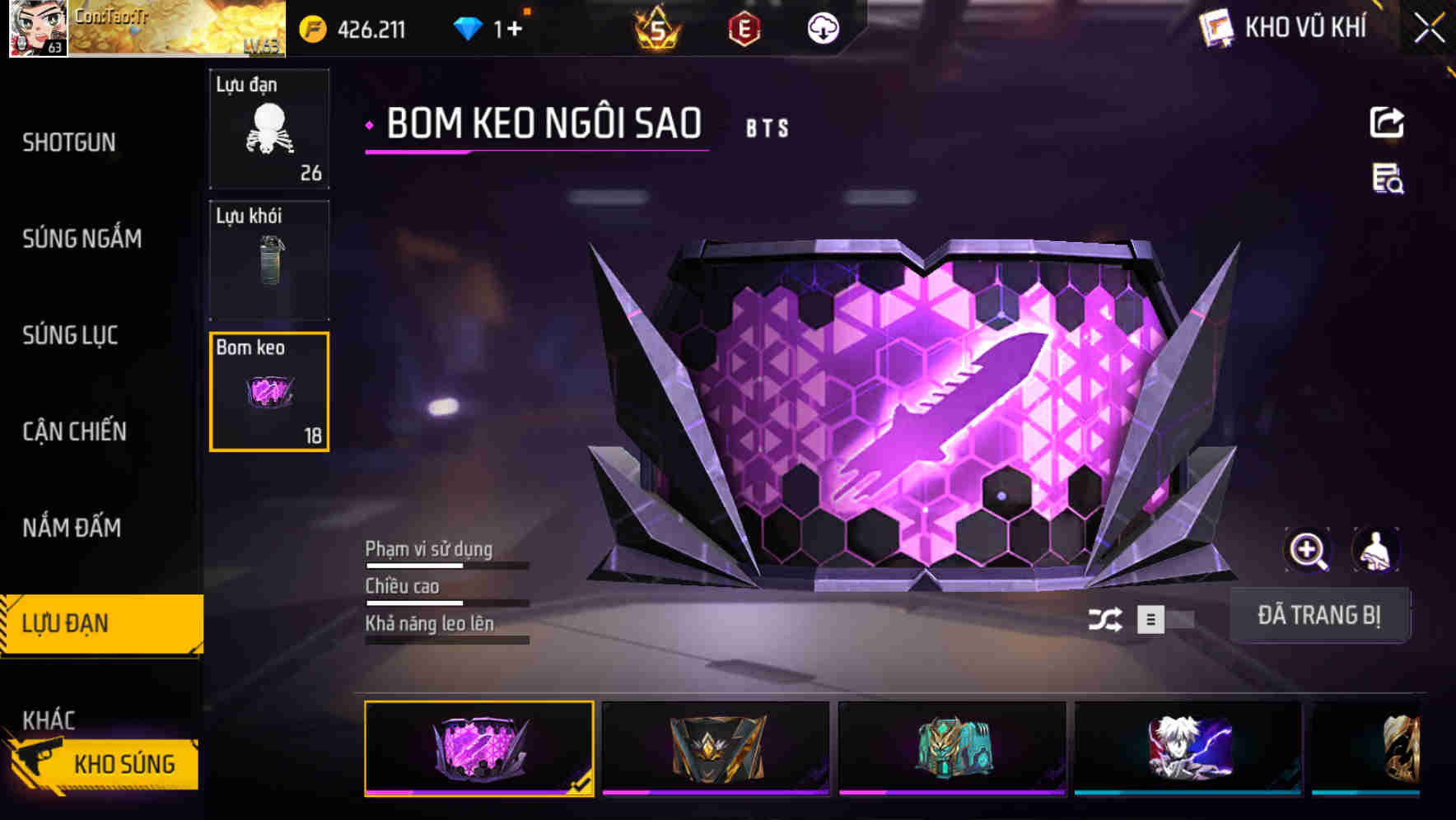
Task: Open the SÚNG NGẮM category
Action: pyautogui.click(x=82, y=239)
